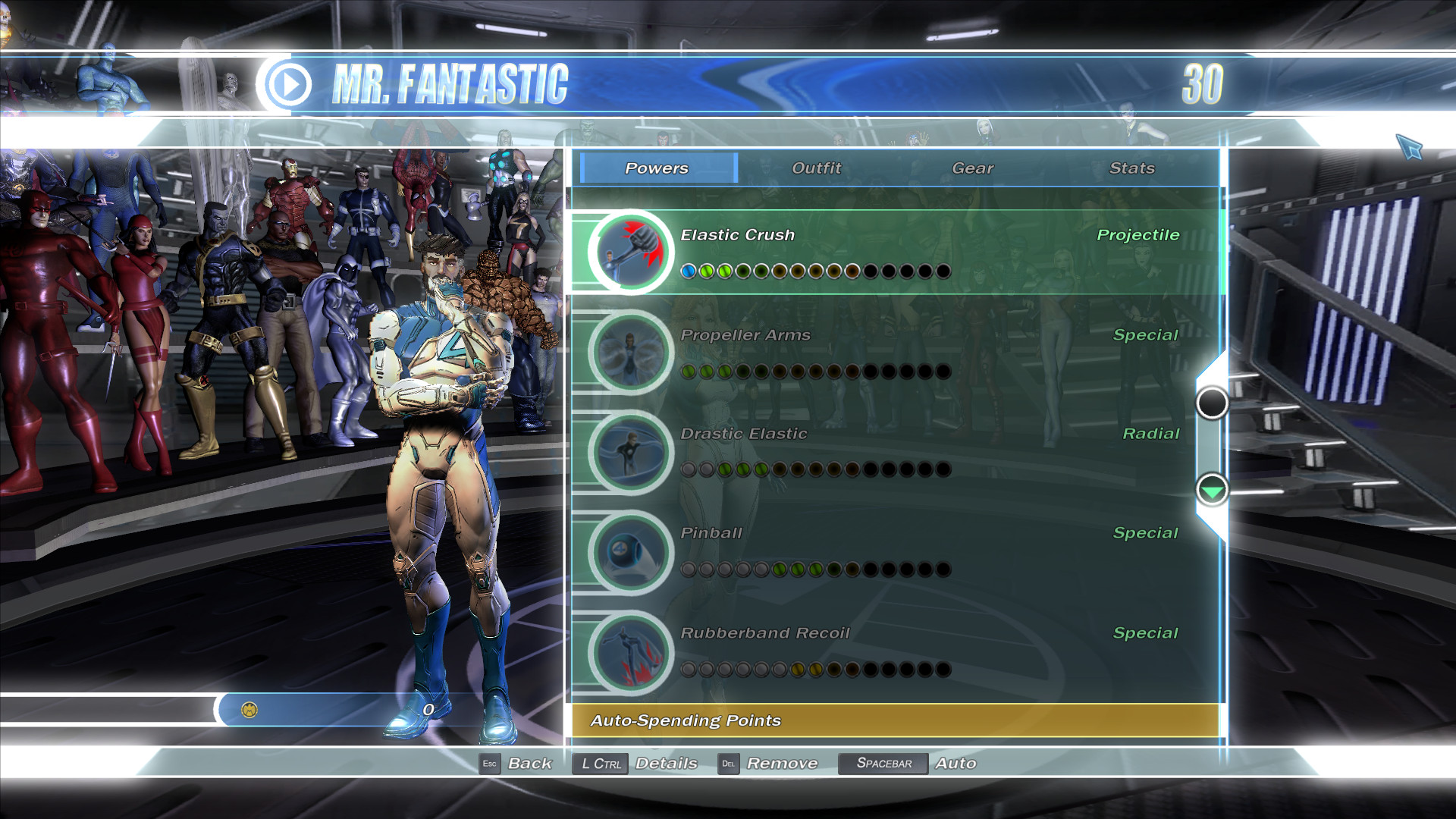
Task: Click the green down scroll arrow
Action: point(1213,492)
